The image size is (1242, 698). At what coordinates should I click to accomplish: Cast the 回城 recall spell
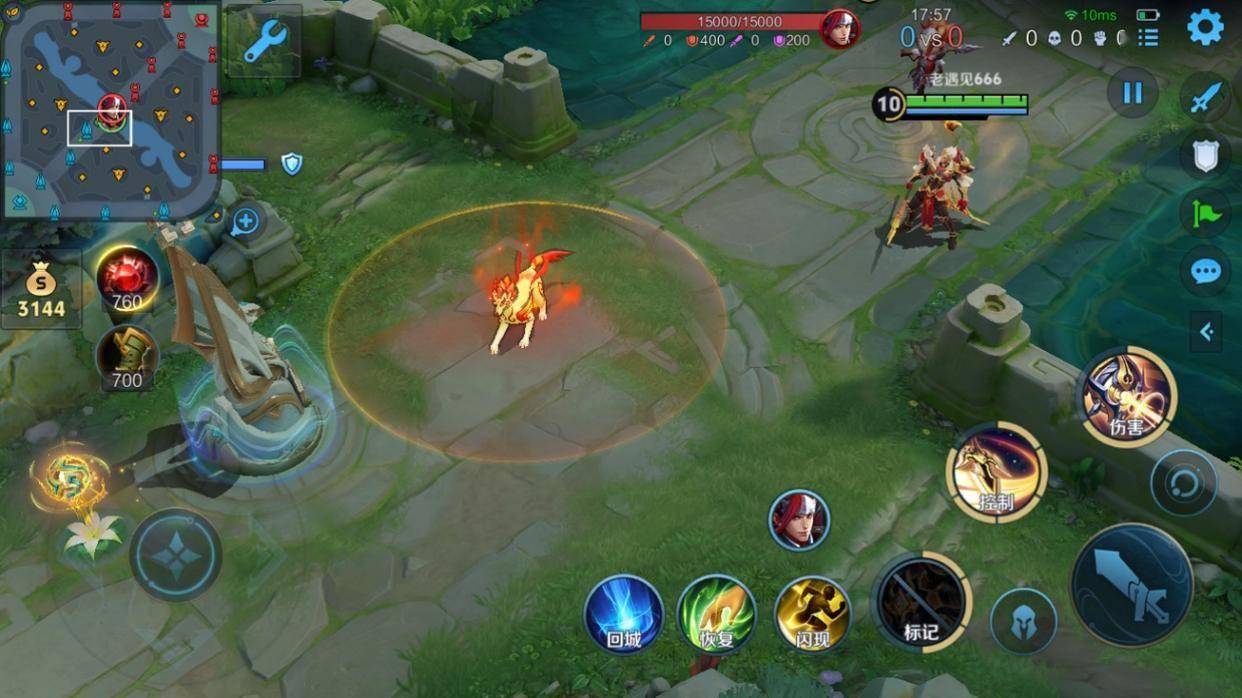tap(624, 614)
